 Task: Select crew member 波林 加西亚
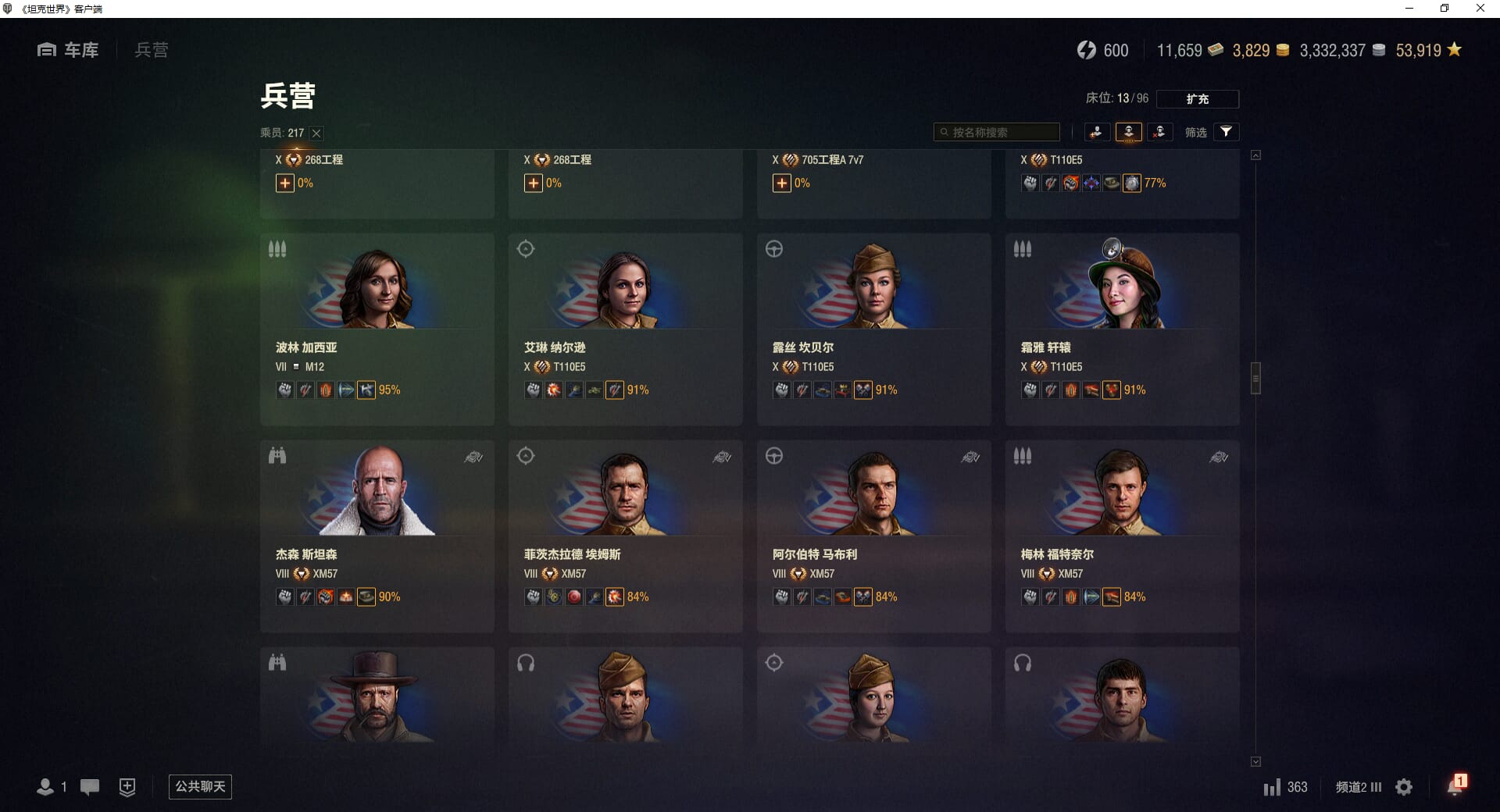tap(377, 329)
